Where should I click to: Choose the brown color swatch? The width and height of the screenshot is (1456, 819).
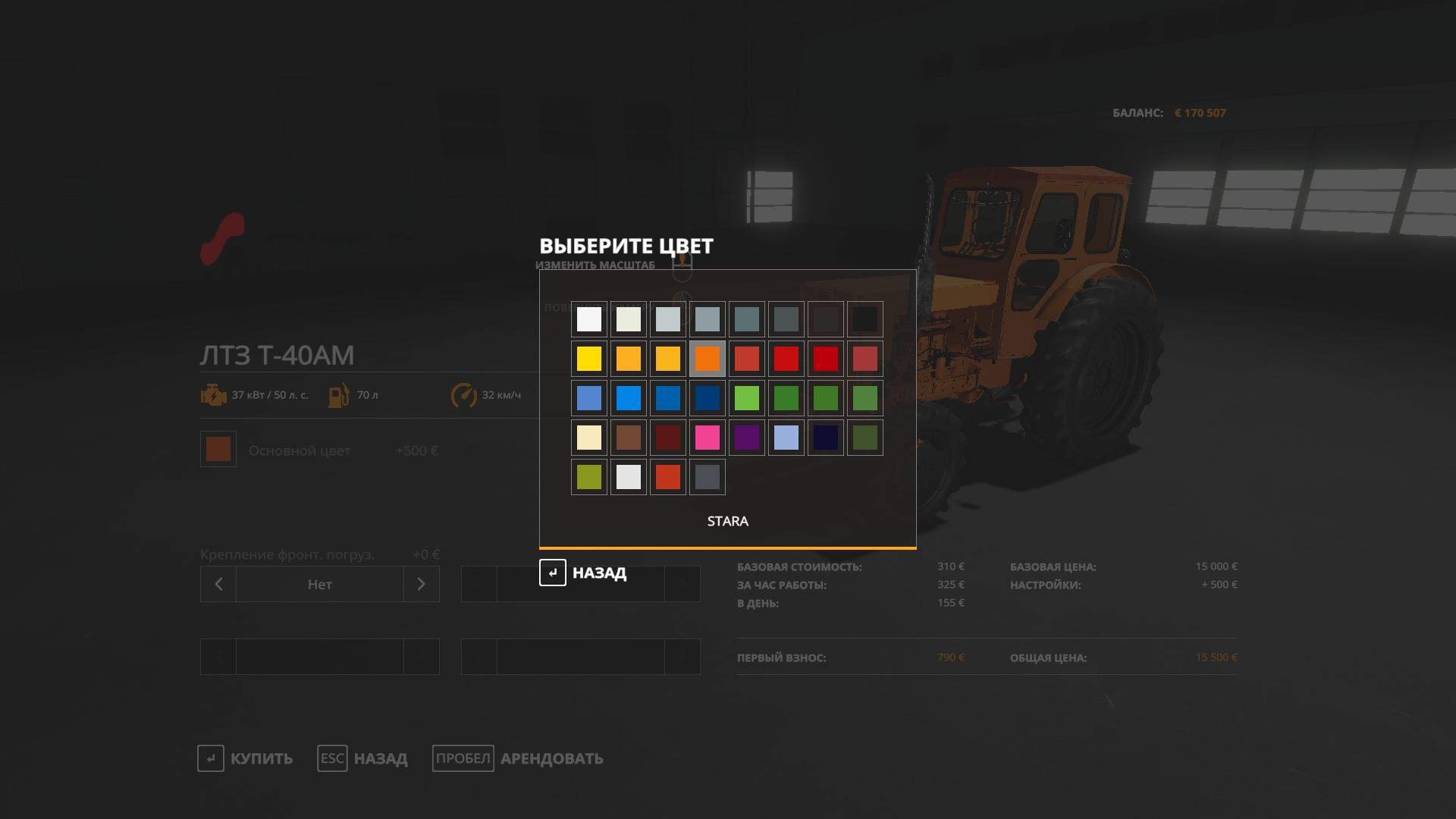pos(629,438)
